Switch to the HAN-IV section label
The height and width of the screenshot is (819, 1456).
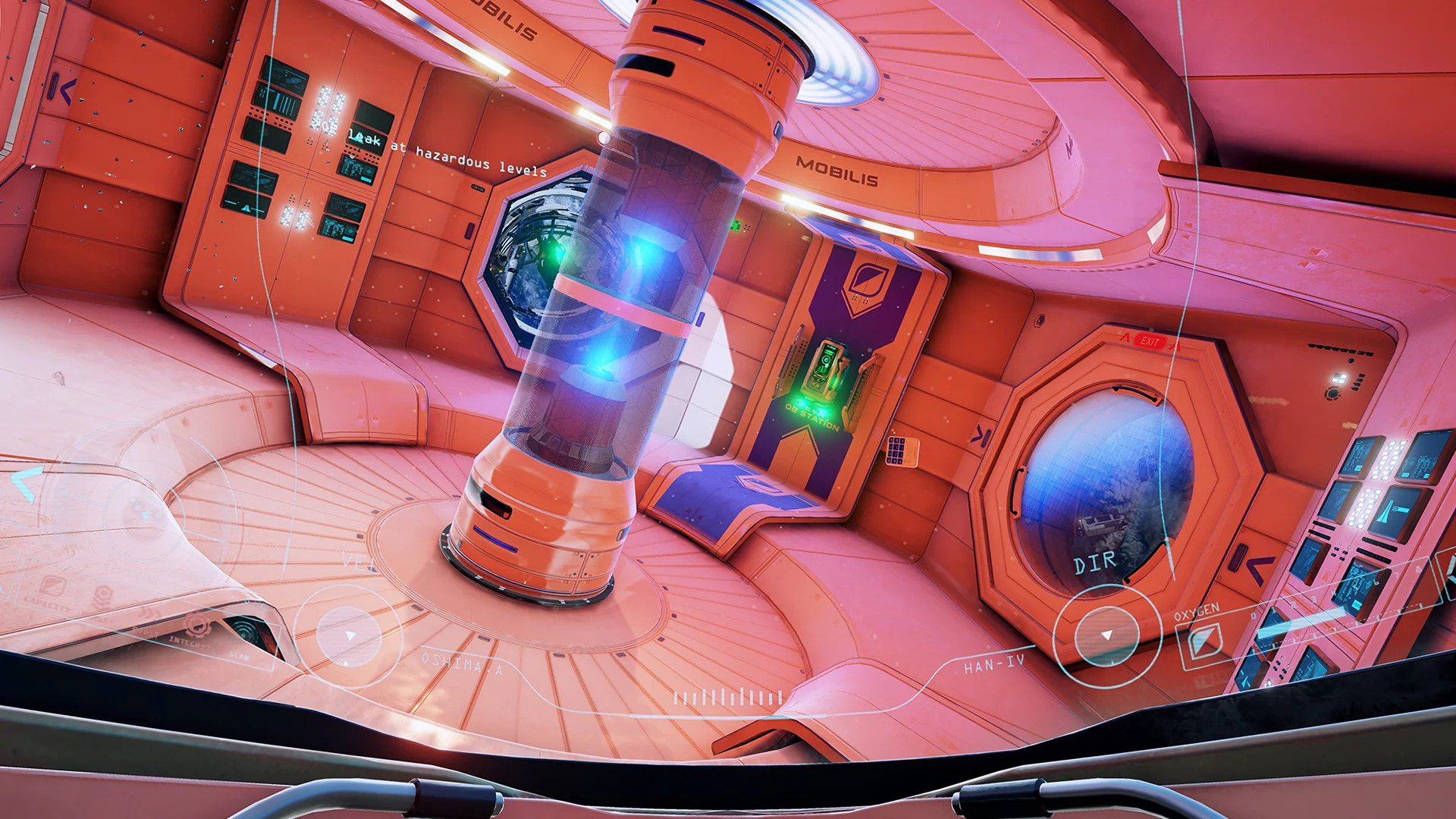pyautogui.click(x=993, y=662)
